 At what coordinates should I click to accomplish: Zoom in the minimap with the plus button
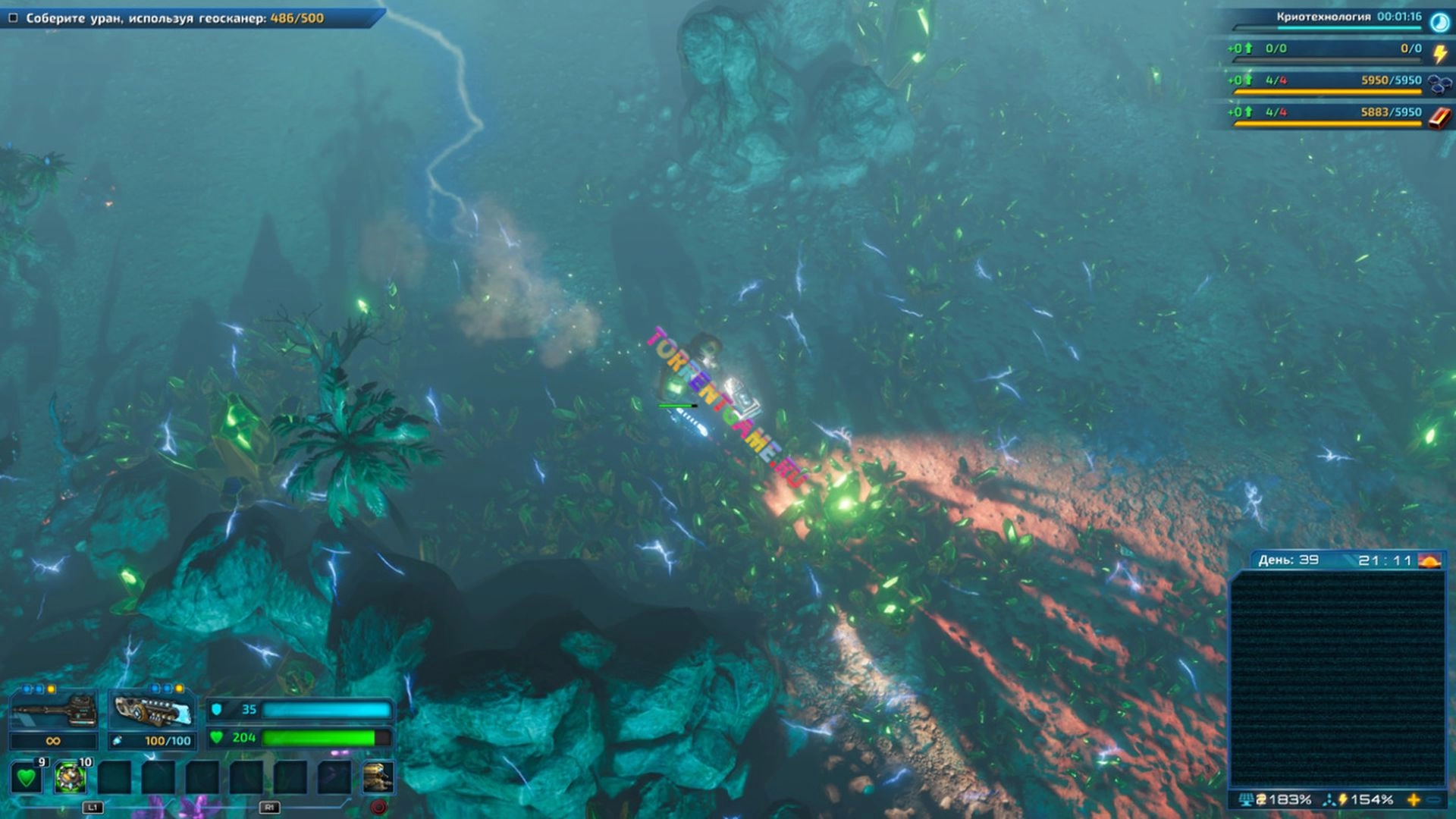pyautogui.click(x=1414, y=800)
